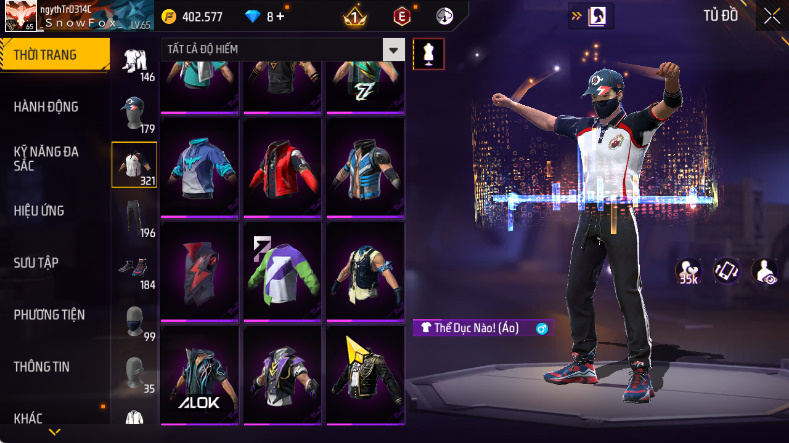Select the Thời Trang tab

point(46,55)
